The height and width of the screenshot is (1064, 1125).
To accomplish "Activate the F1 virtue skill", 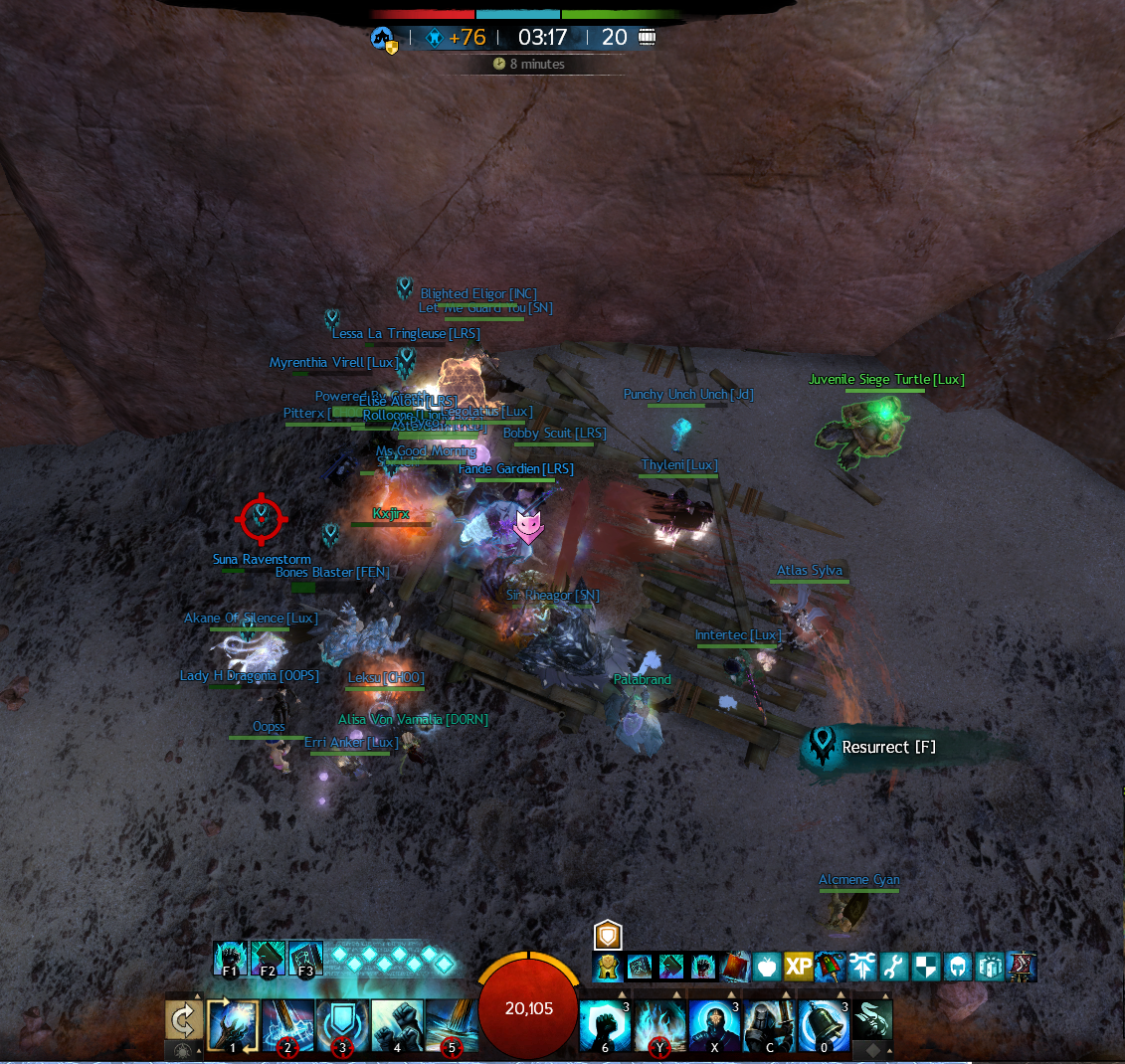I will click(230, 959).
